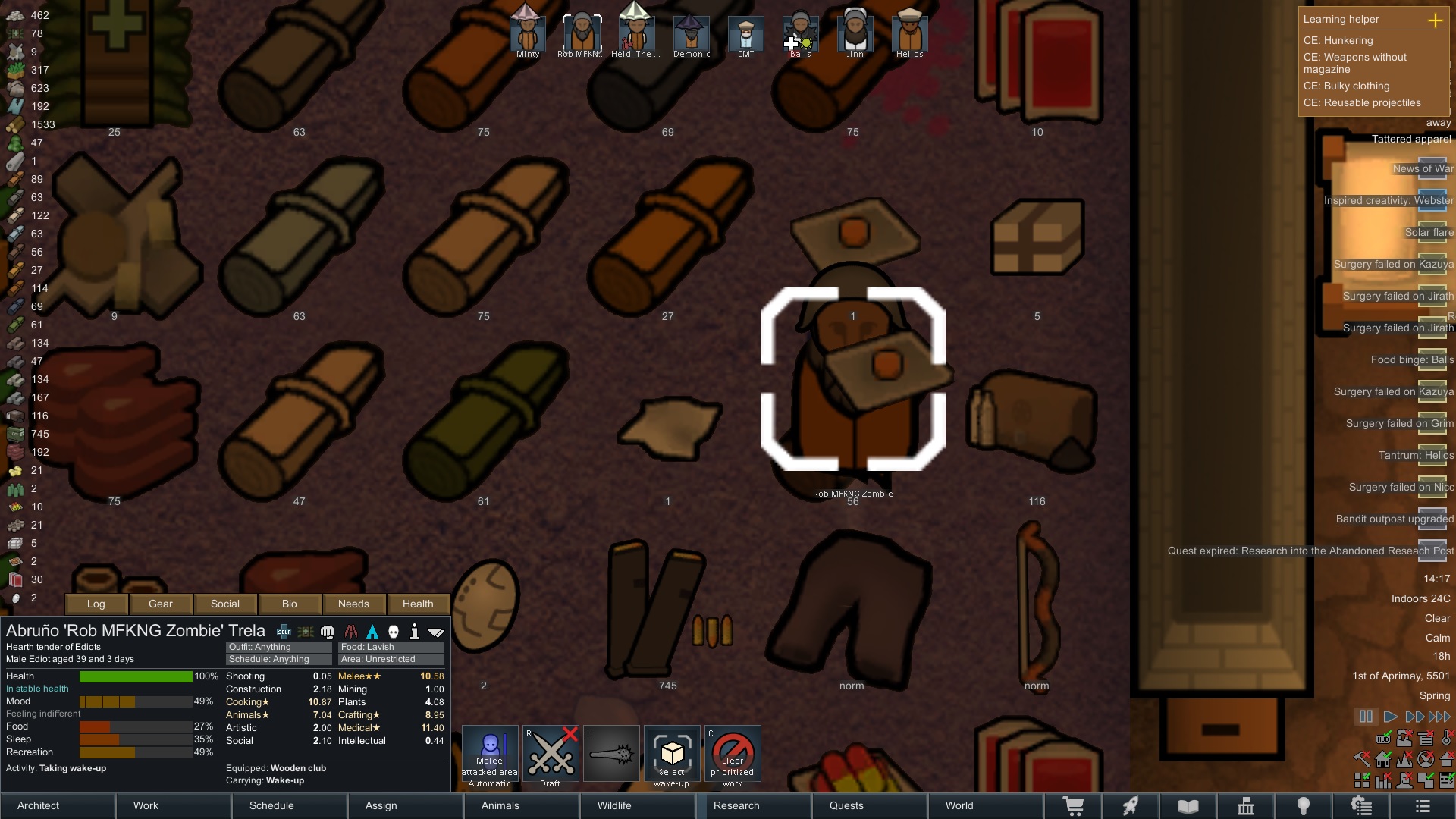The image size is (1456, 819).
Task: Change the Food: Lavish restriction
Action: pos(391,647)
